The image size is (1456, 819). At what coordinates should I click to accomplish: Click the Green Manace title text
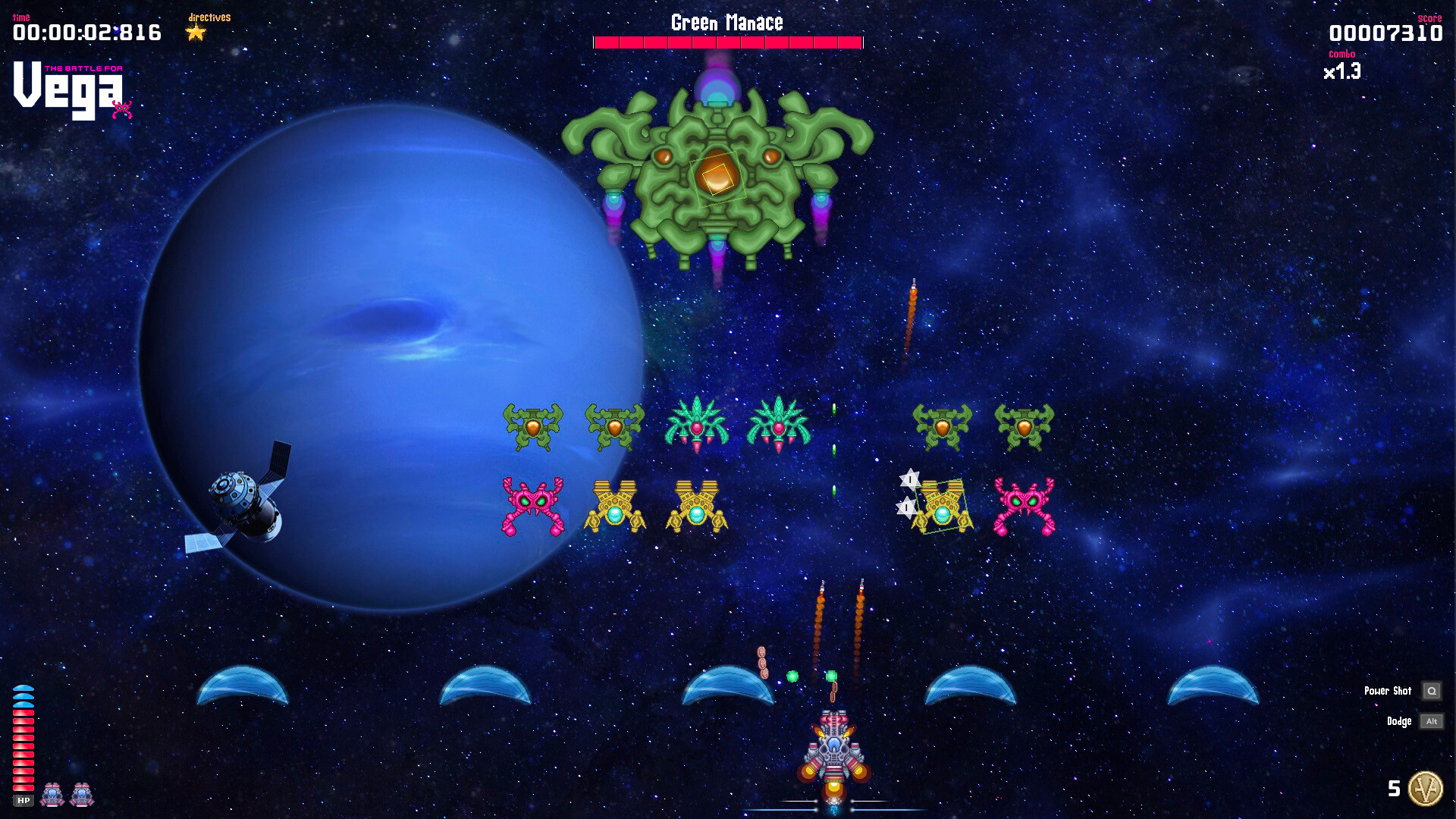click(x=726, y=23)
